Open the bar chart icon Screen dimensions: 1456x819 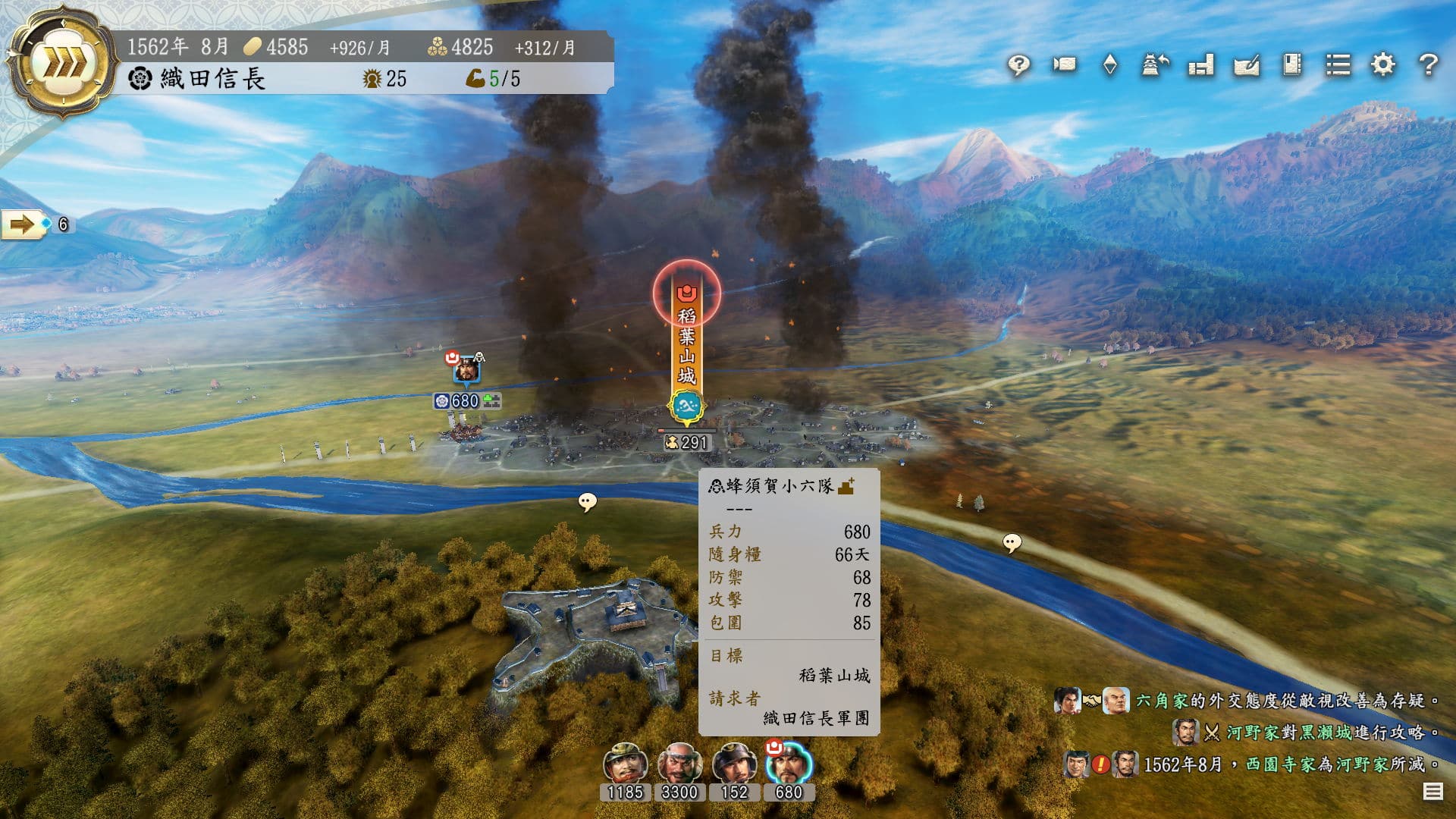coord(1201,65)
